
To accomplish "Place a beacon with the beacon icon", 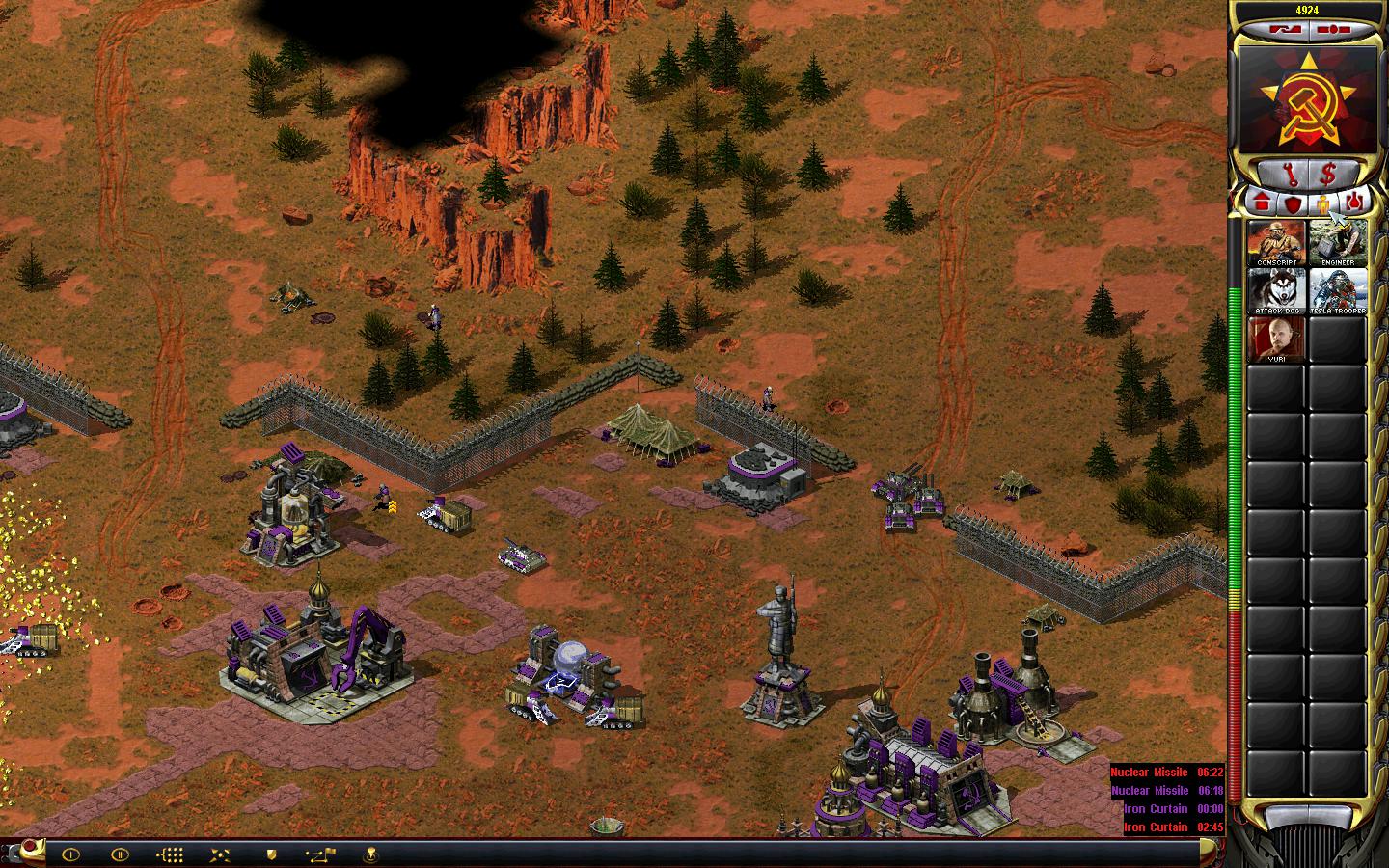I will click(370, 854).
